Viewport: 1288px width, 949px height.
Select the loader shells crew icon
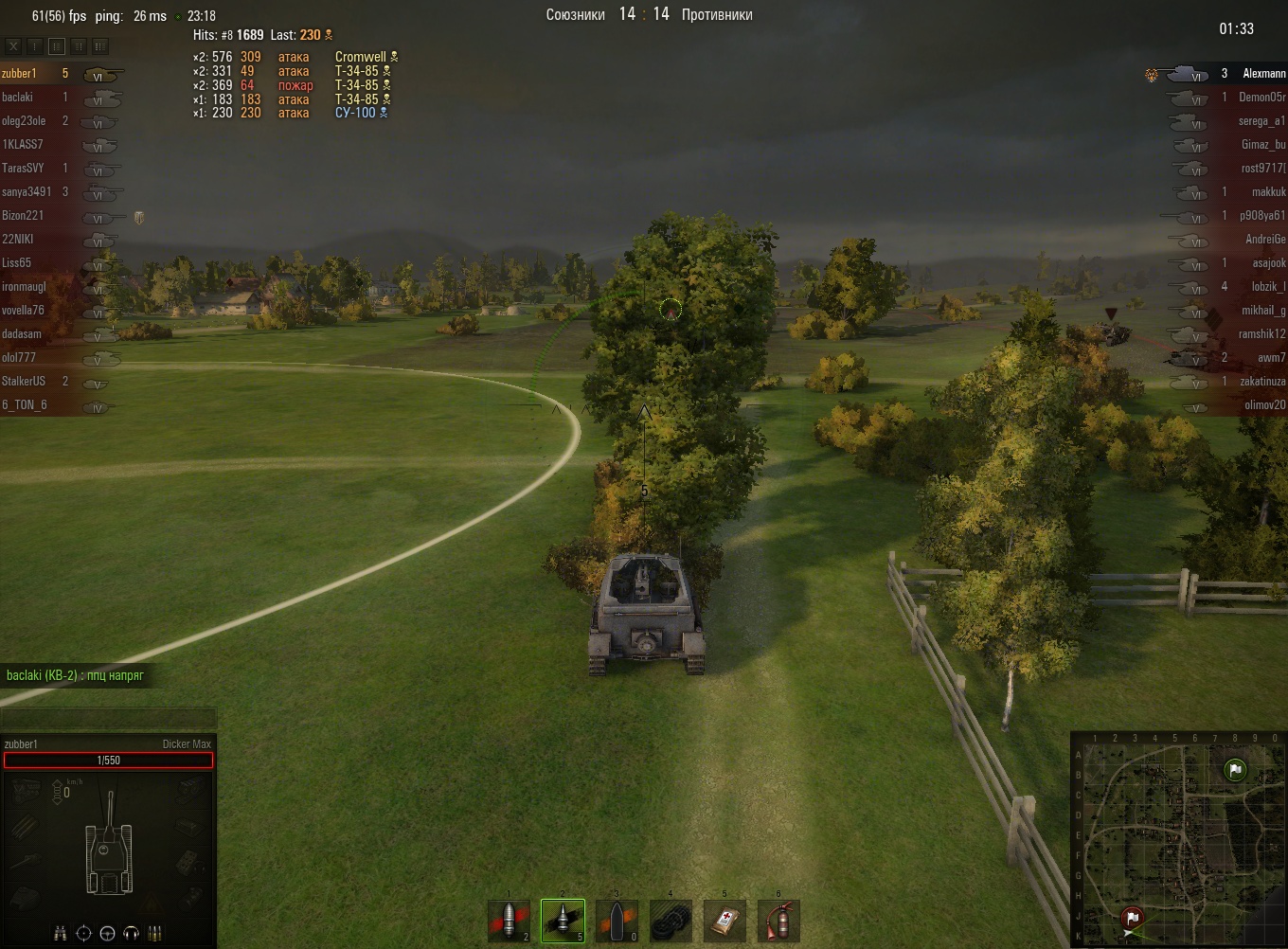154,934
